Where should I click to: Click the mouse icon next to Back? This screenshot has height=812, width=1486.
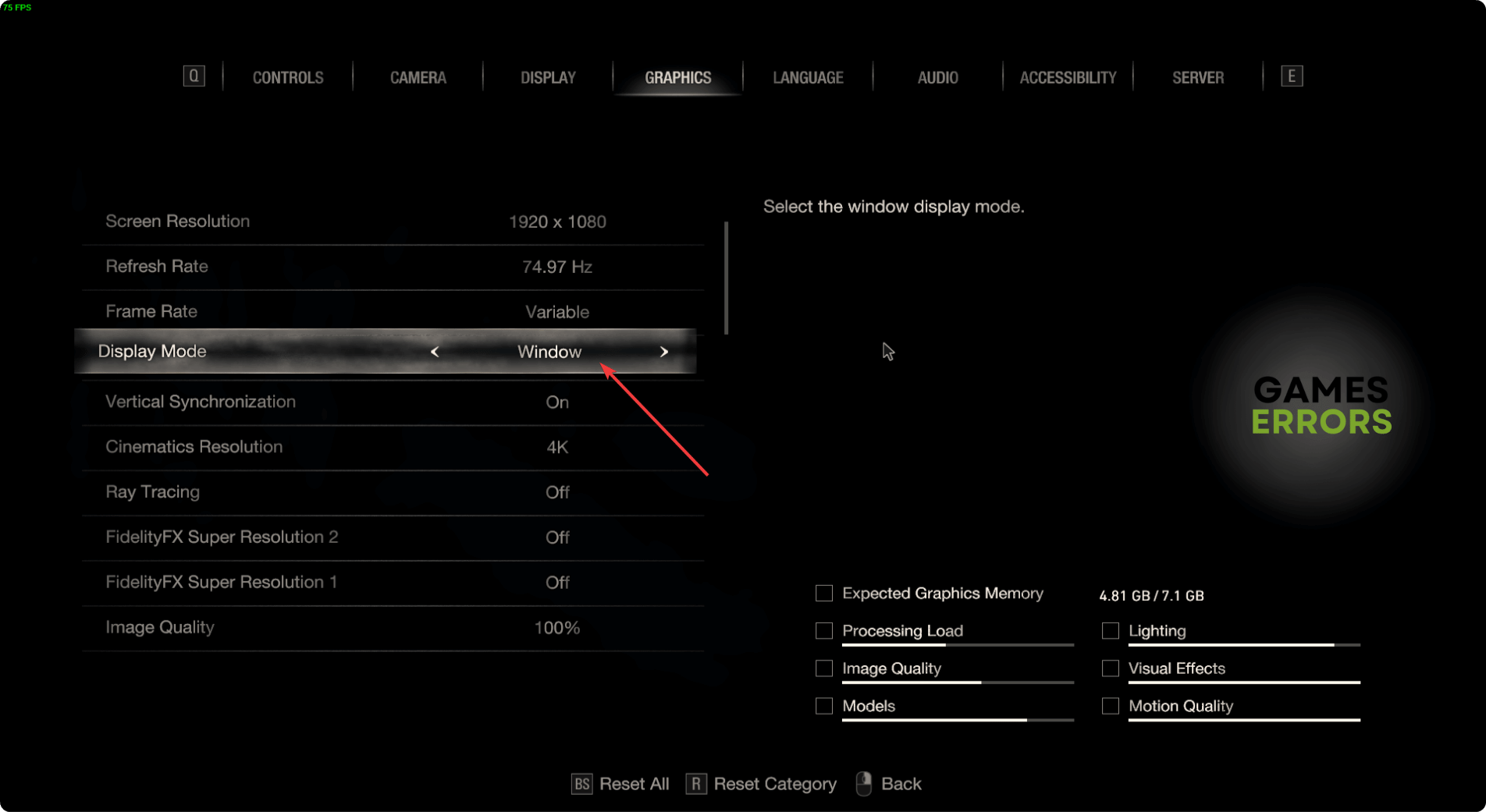click(863, 784)
